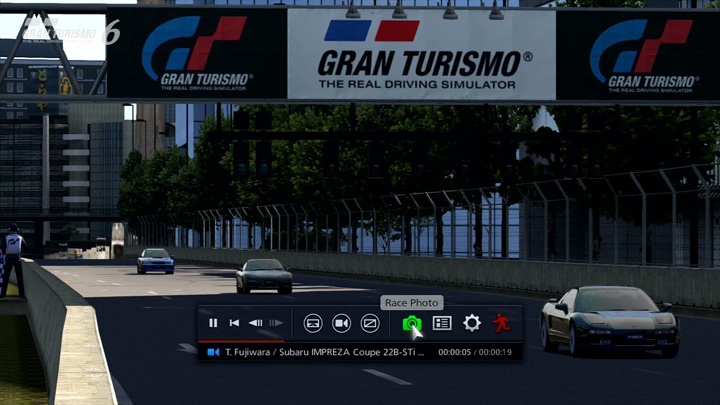Select the first circular camera view button
The width and height of the screenshot is (720, 405).
[313, 323]
